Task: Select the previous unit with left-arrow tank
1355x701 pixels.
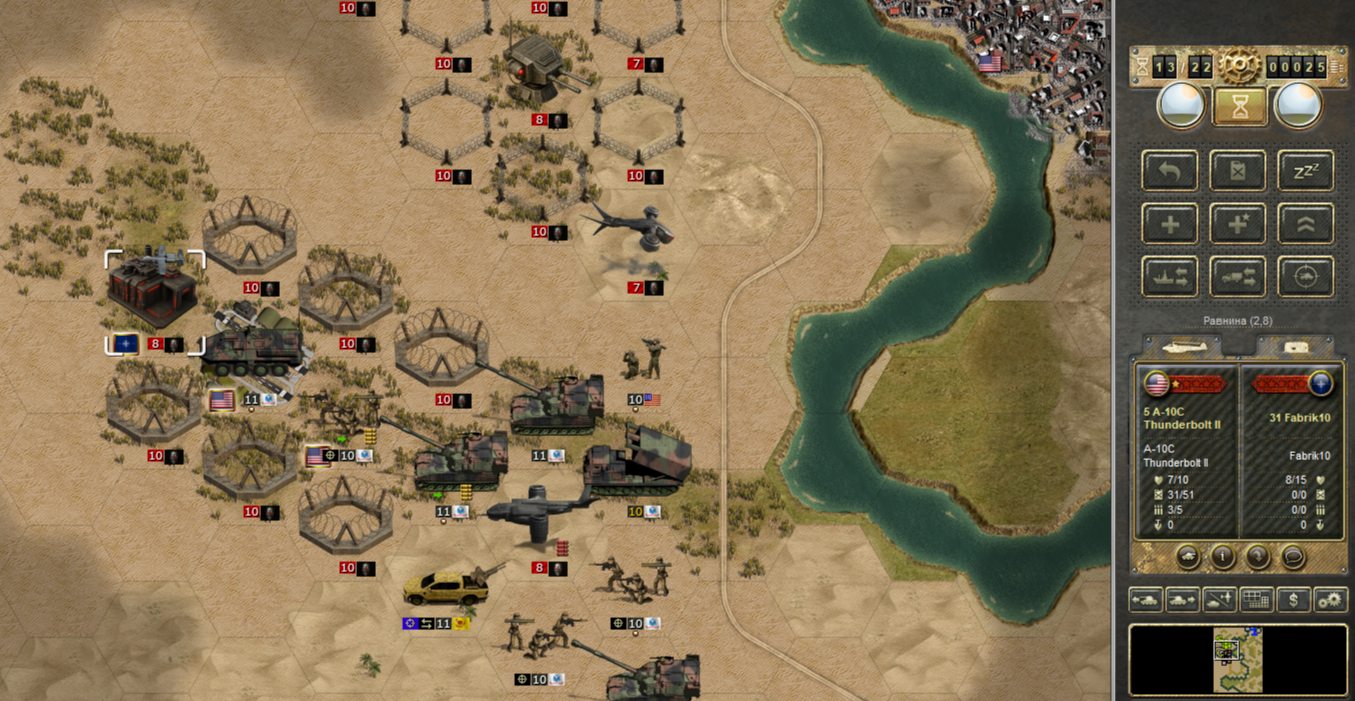Action: click(x=1146, y=600)
